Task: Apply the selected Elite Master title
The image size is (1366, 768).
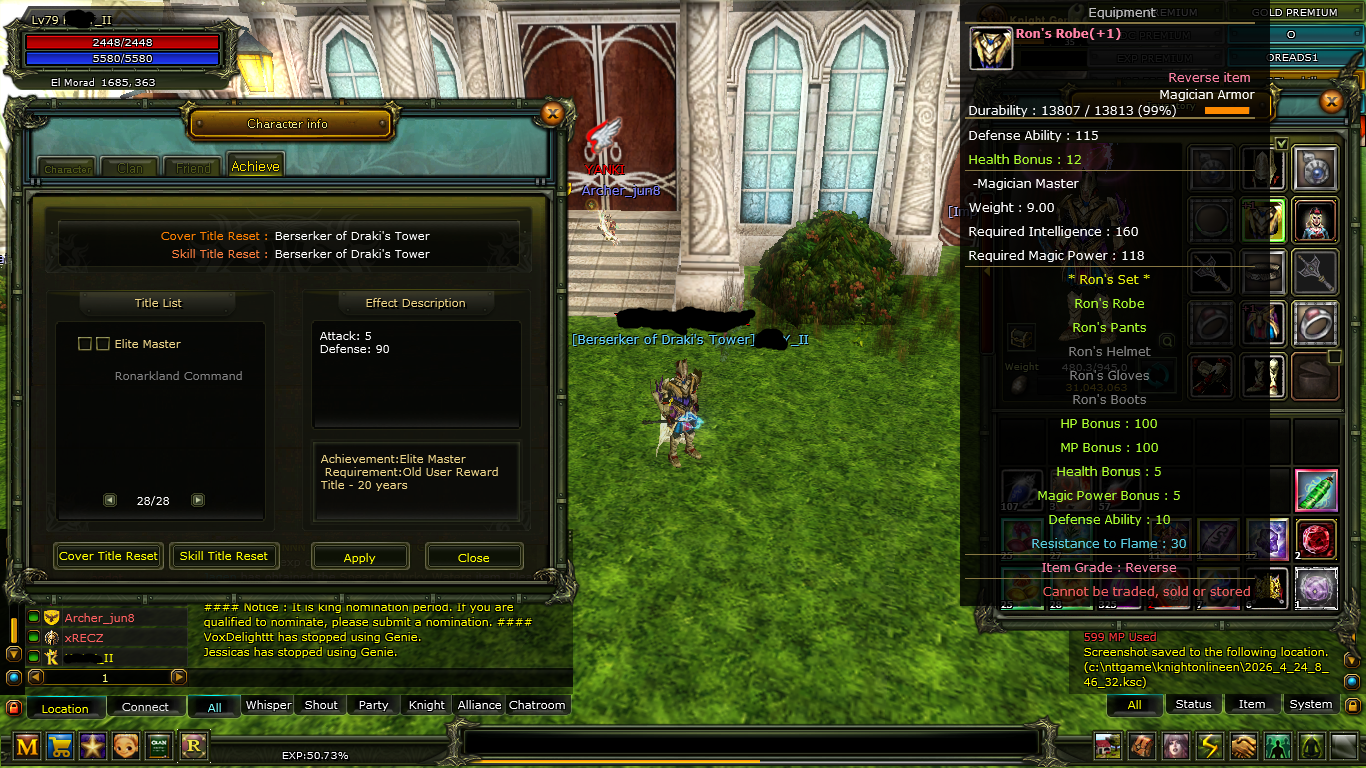Action: pos(360,557)
